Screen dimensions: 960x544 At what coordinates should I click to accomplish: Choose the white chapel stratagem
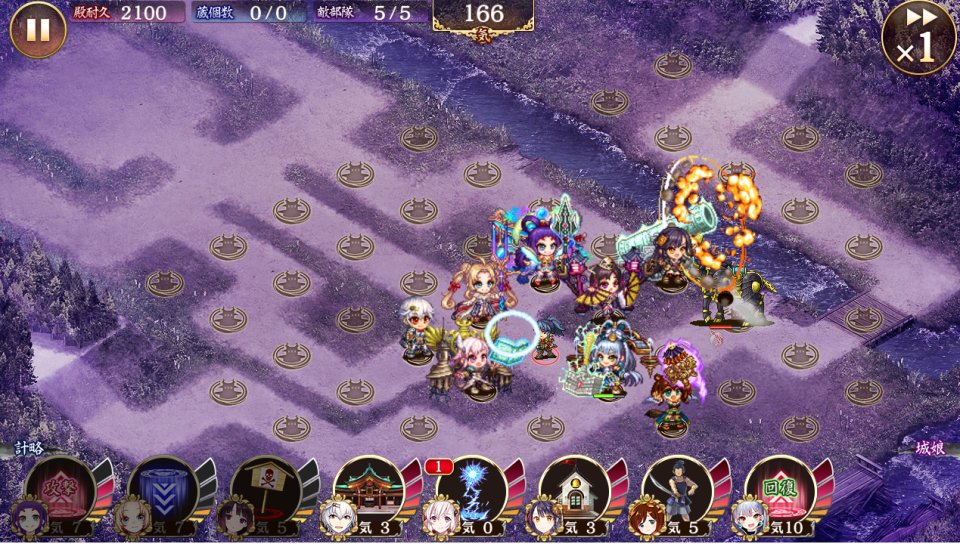tap(575, 489)
